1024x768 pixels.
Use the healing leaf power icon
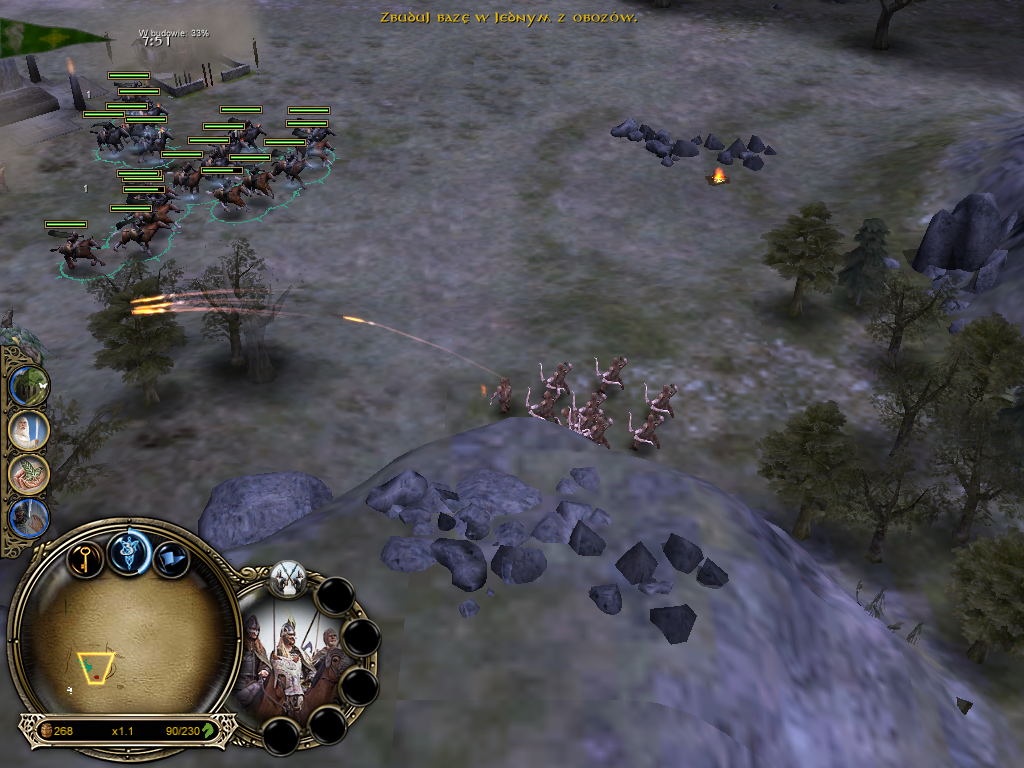coord(29,475)
